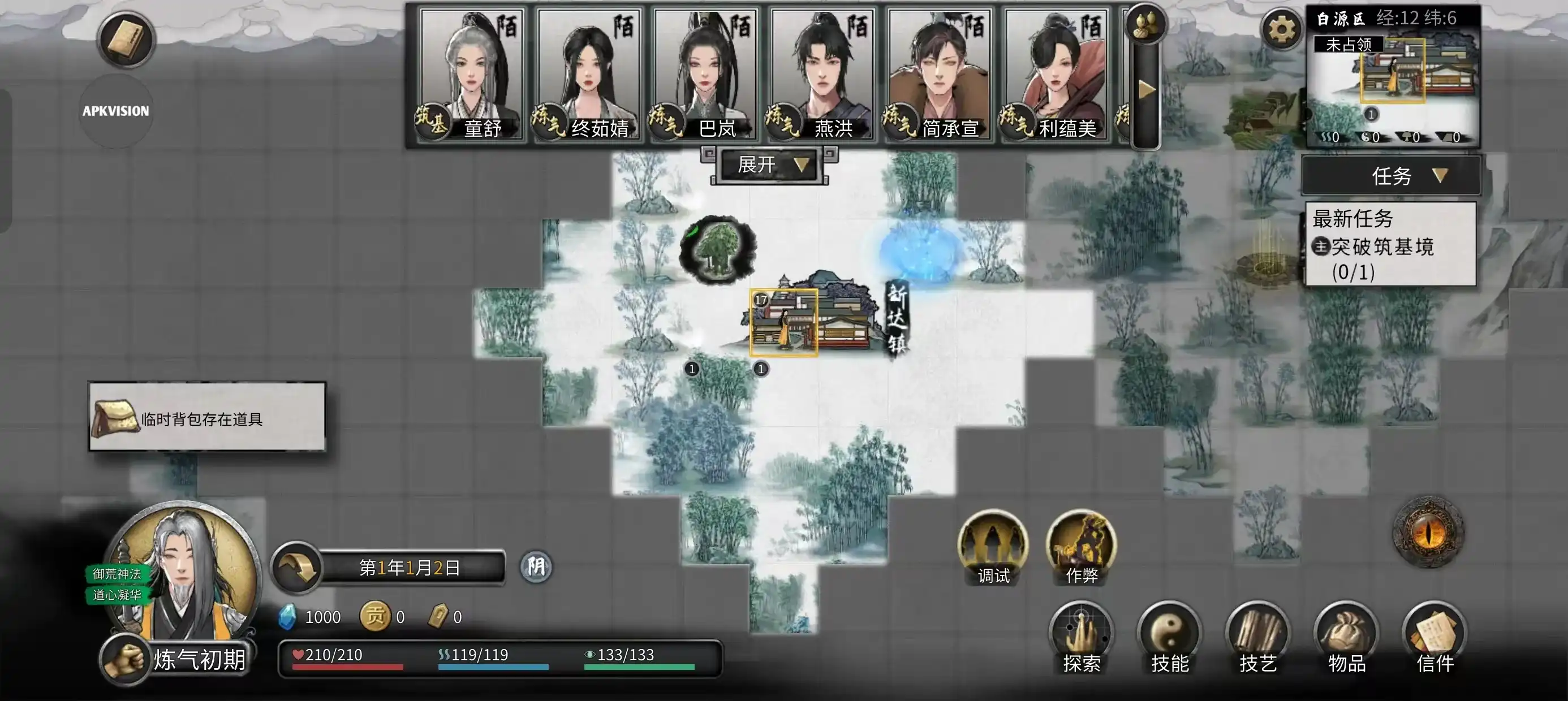
Task: Collapse the 任务 quest dropdown
Action: [x=1390, y=175]
